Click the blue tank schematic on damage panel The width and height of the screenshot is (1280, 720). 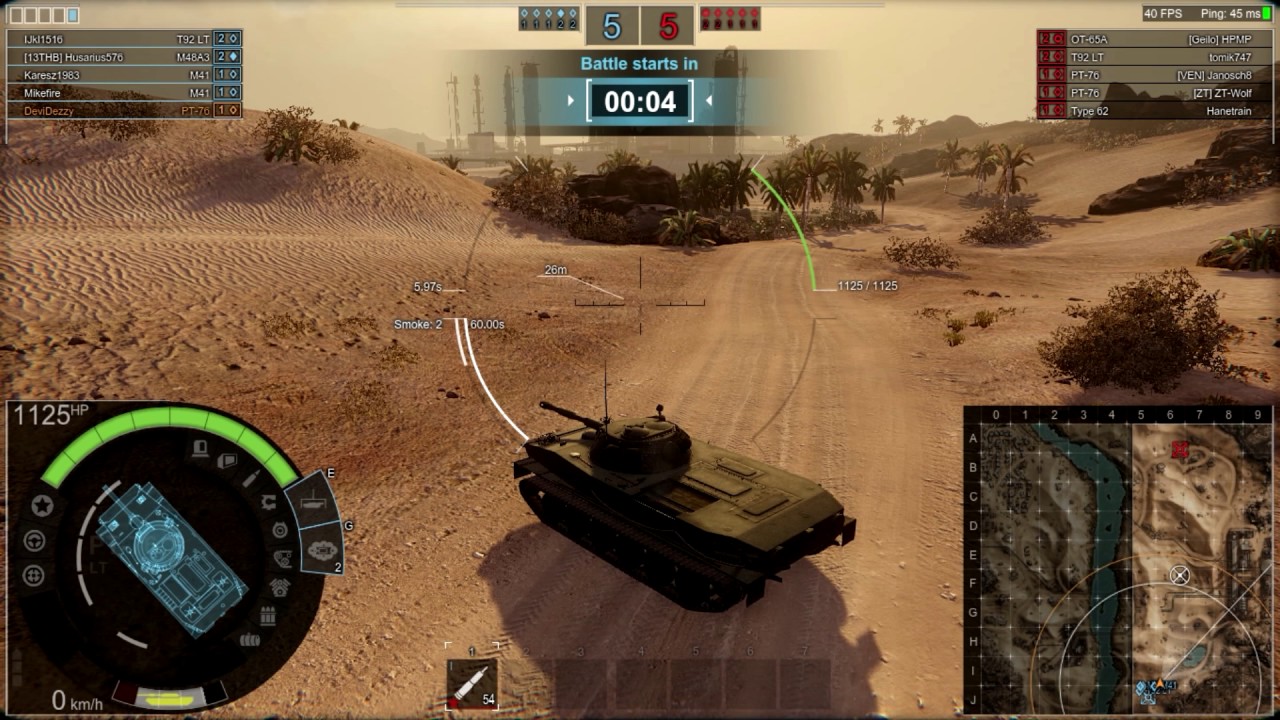point(171,556)
